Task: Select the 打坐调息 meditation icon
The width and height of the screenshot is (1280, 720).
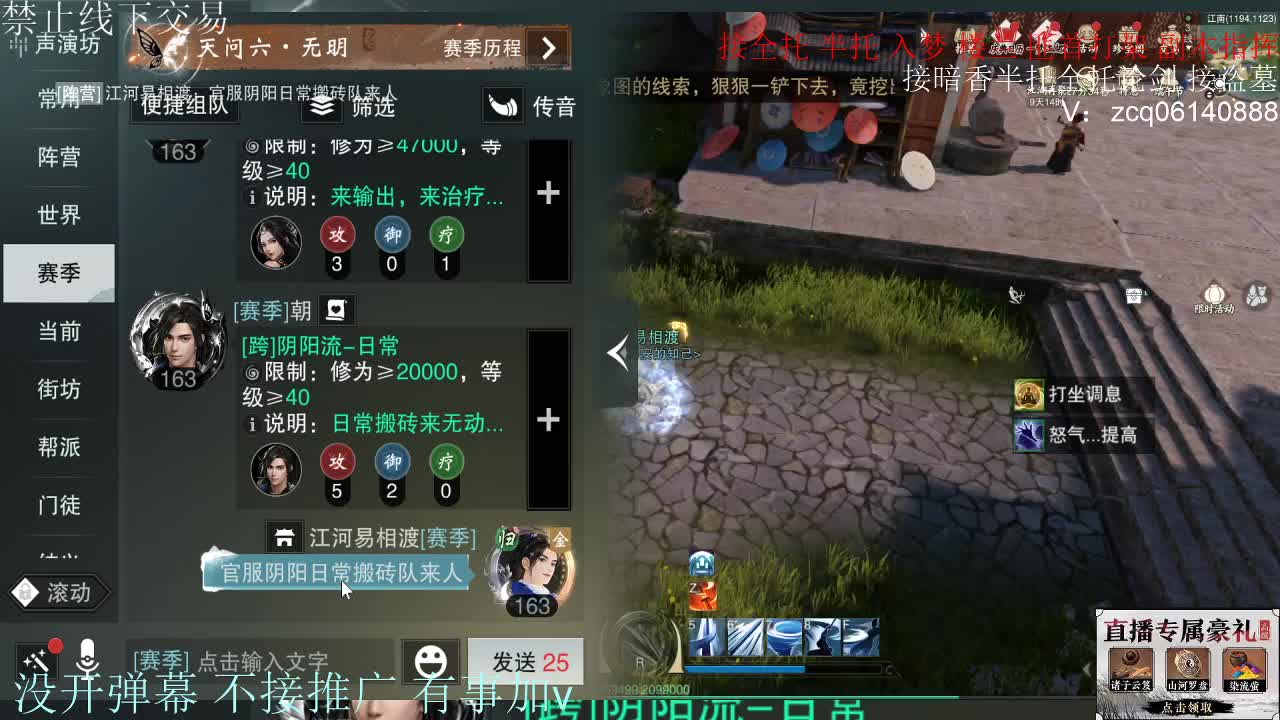Action: click(1031, 394)
